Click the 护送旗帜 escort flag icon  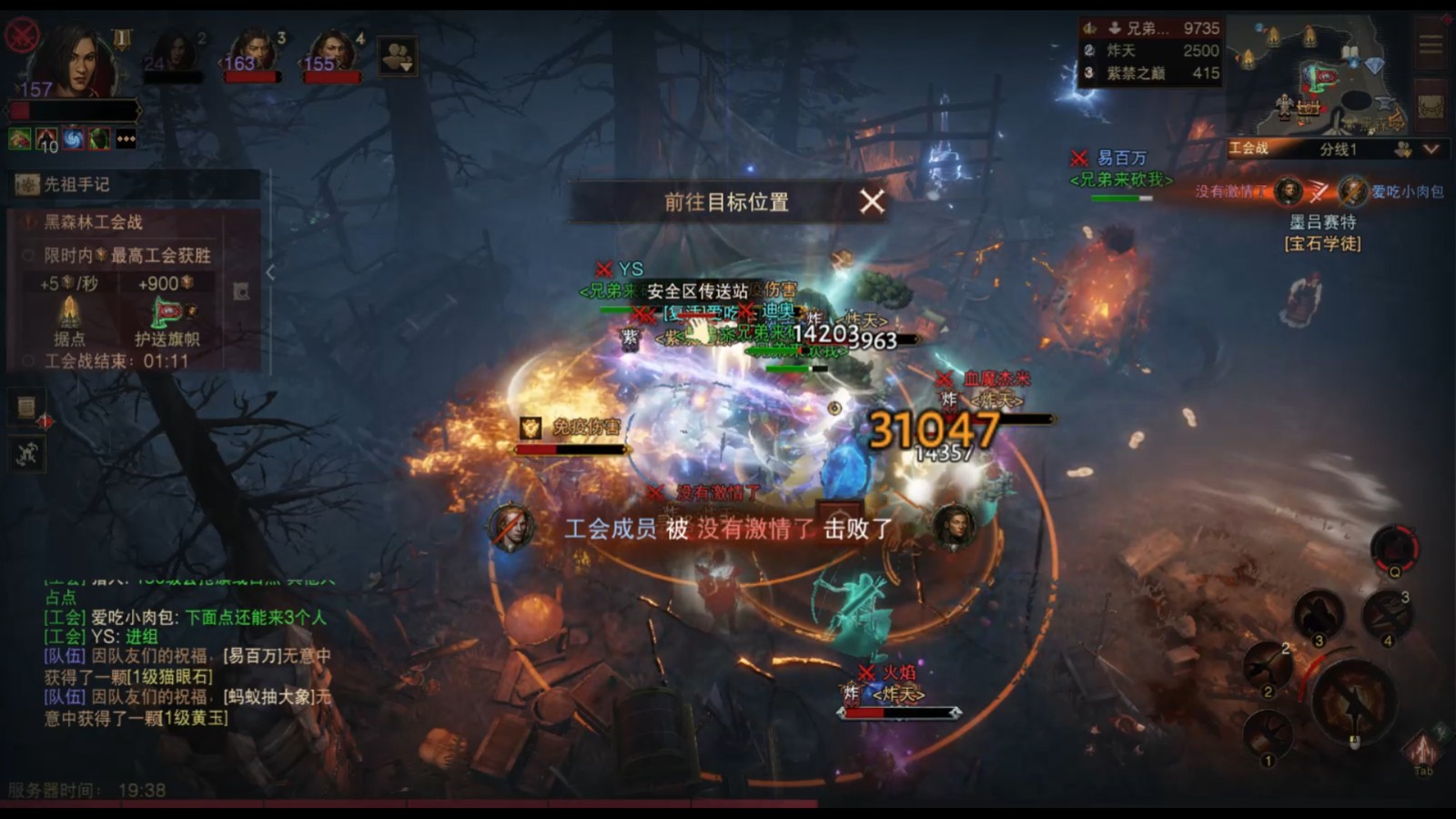167,312
